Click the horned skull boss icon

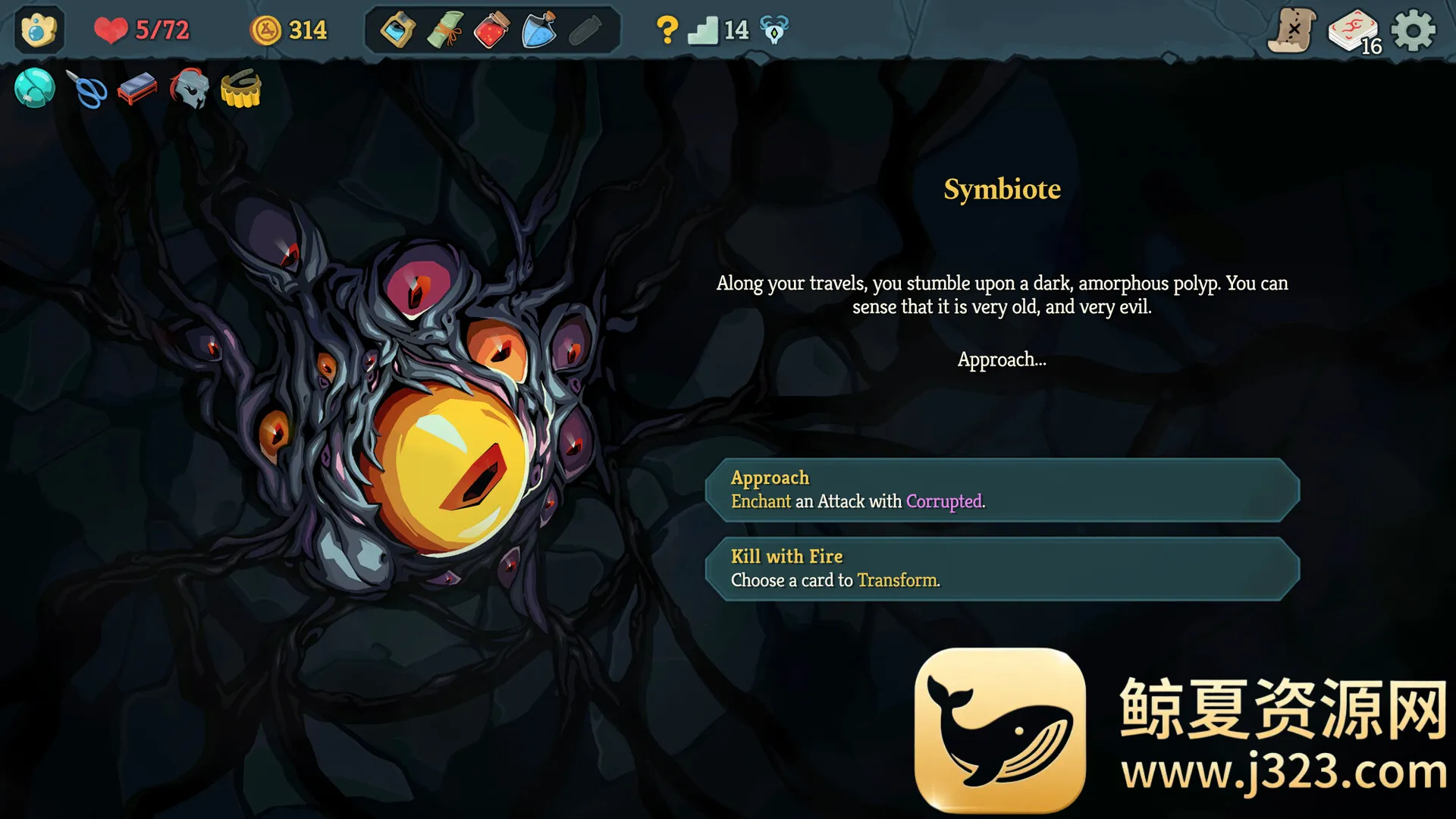click(x=774, y=31)
